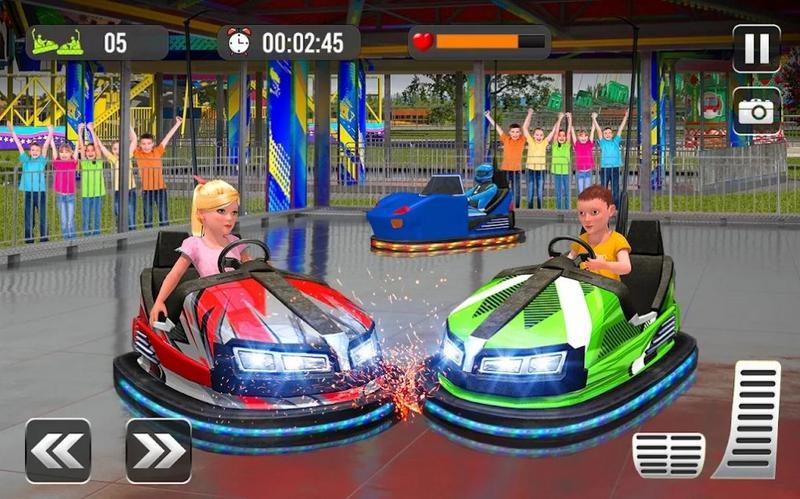Steer left with the double-arrow button
This screenshot has height=499, width=800.
point(58,450)
